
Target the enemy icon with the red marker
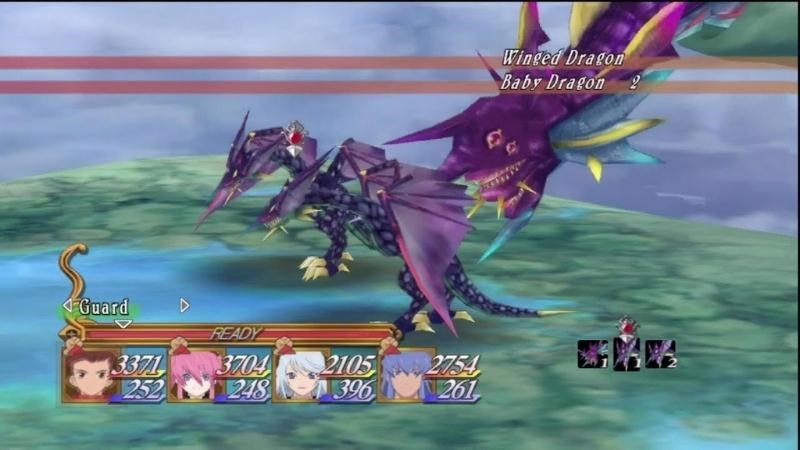[627, 353]
